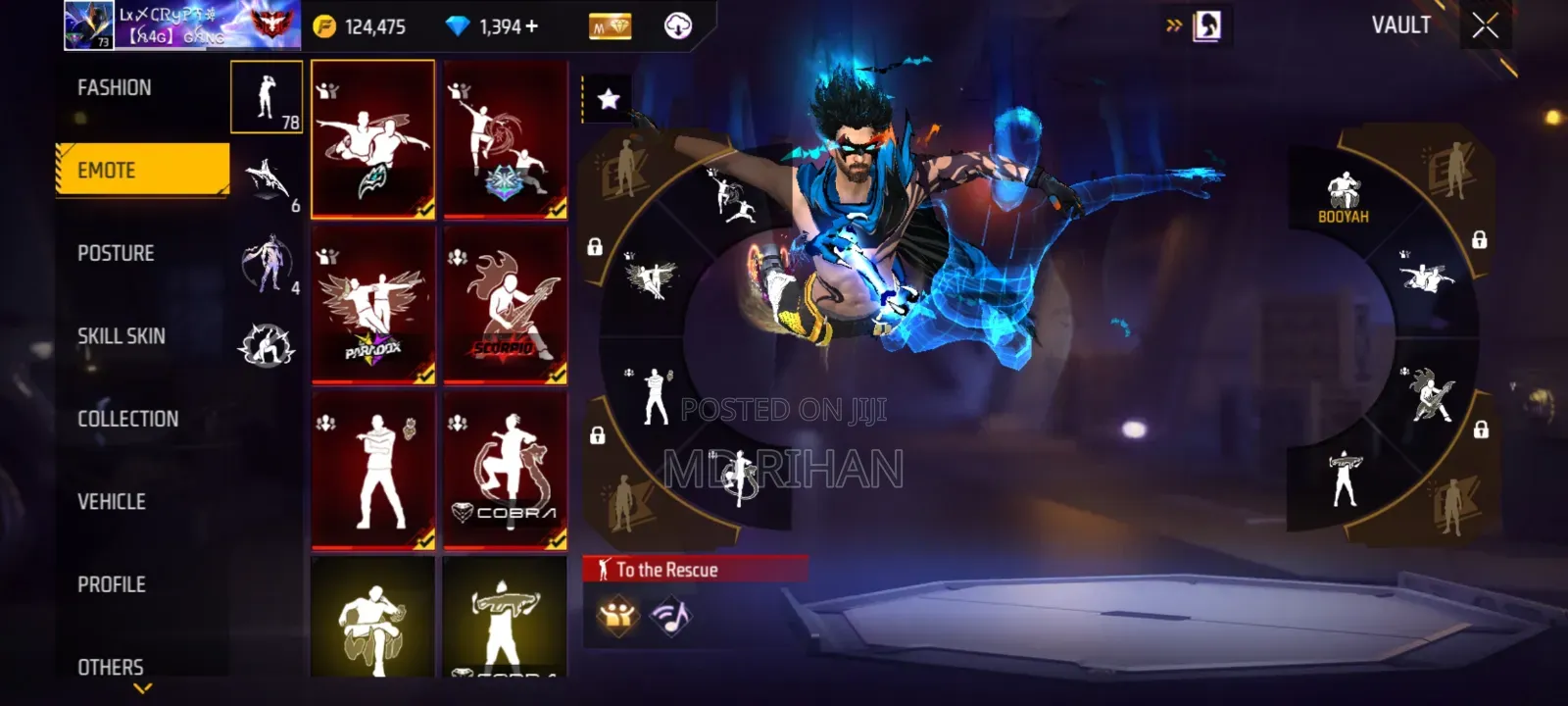Click the download cloud icon
The image size is (1568, 706).
tap(677, 26)
